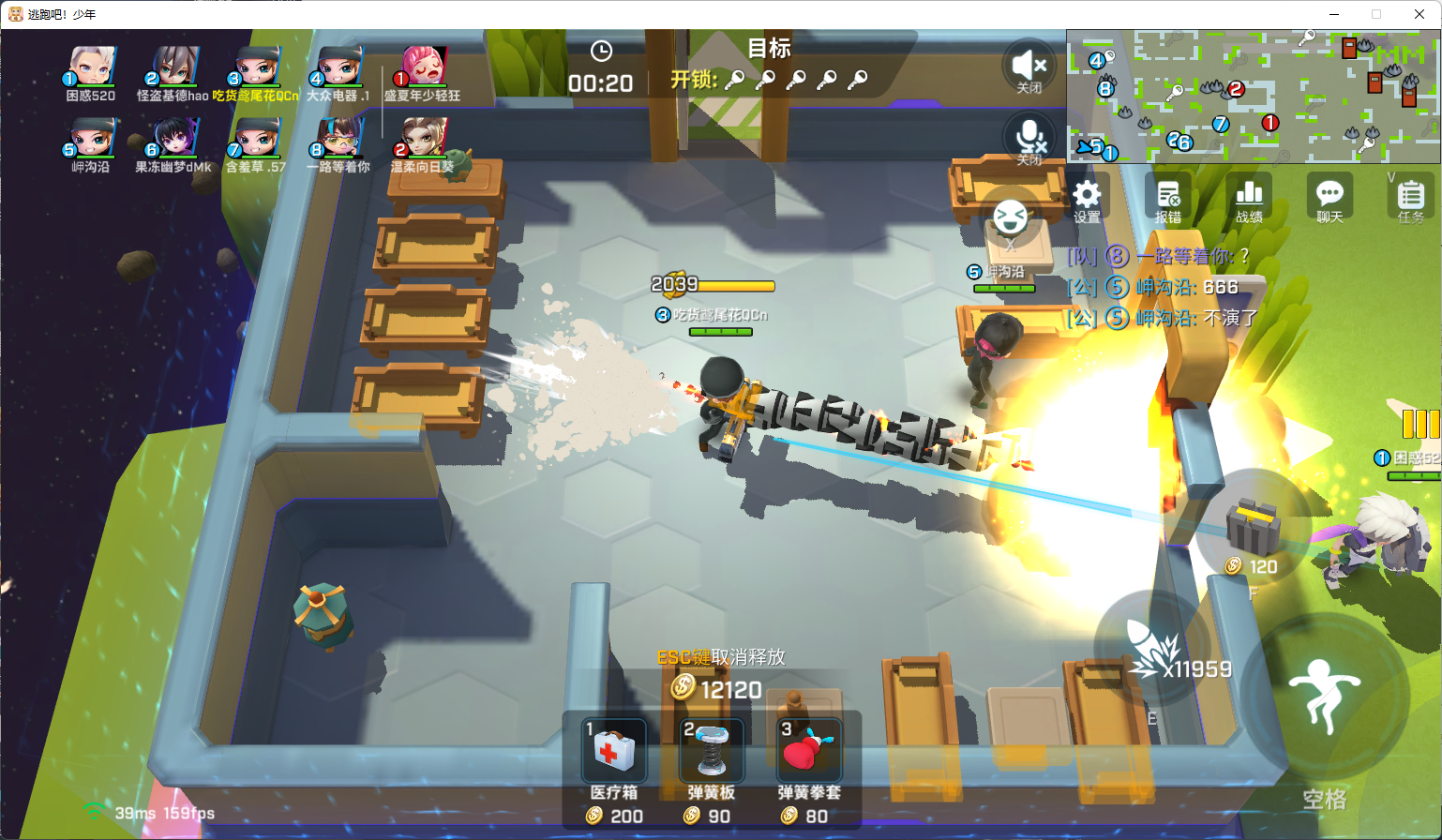The width and height of the screenshot is (1442, 840).
Task: Select the 弹簧板 spring board item
Action: click(x=712, y=751)
